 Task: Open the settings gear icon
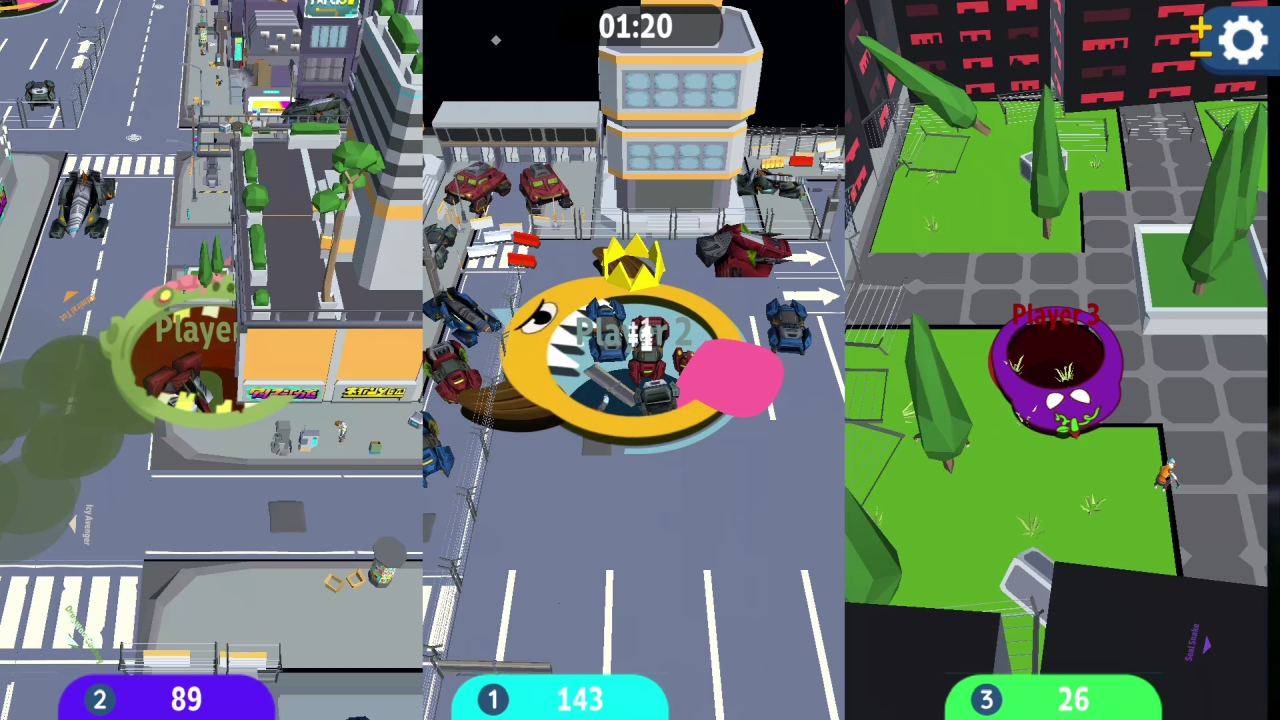(1243, 38)
